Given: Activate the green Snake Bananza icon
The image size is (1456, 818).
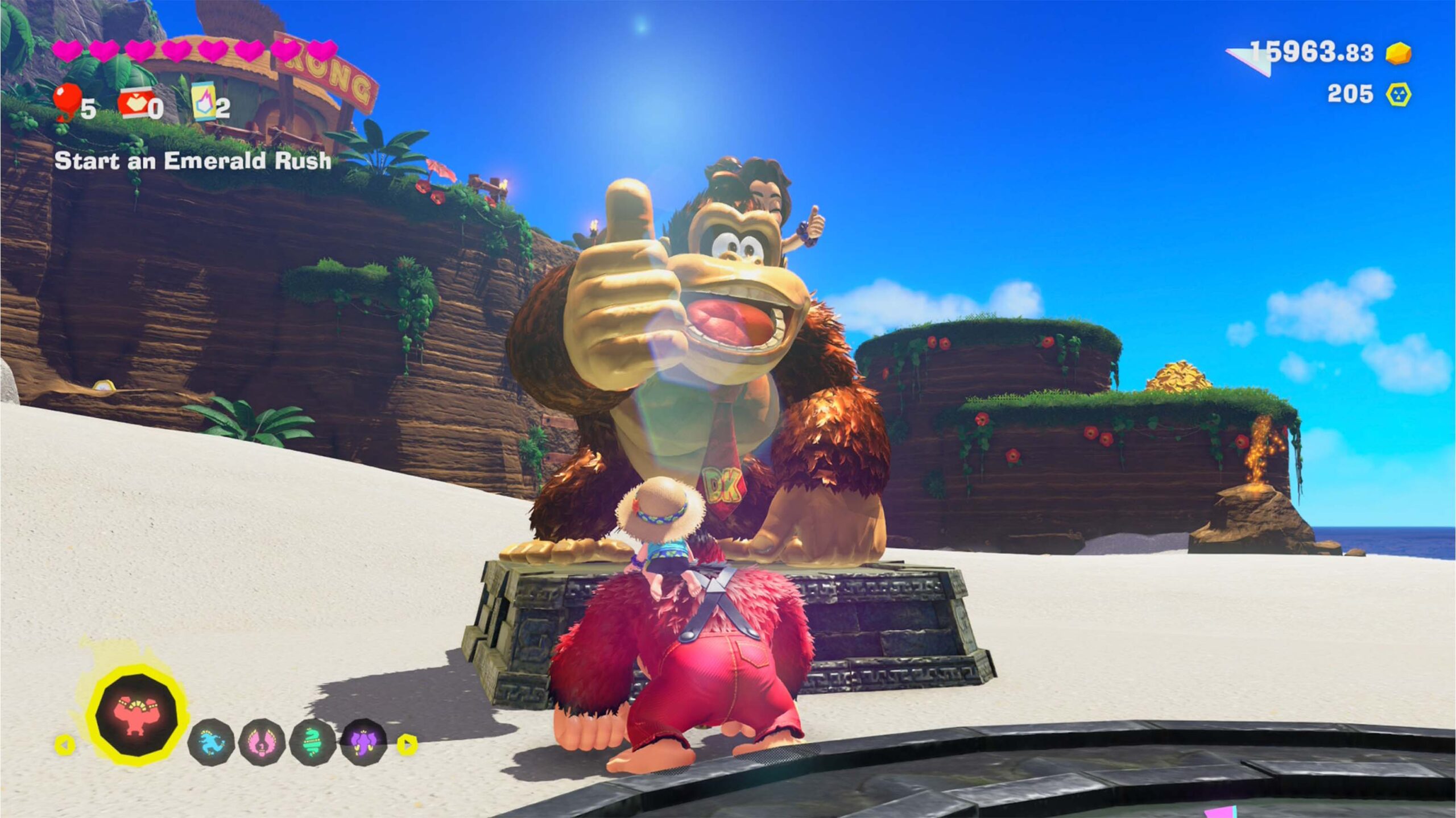Looking at the screenshot, I should click(312, 742).
